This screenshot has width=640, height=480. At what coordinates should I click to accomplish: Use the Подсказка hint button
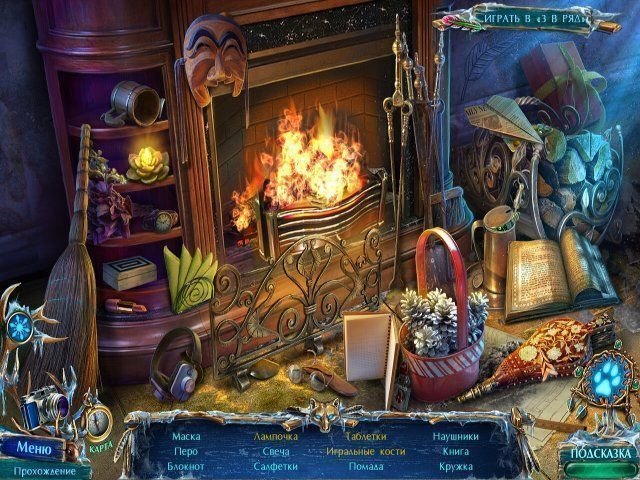[x=601, y=453]
